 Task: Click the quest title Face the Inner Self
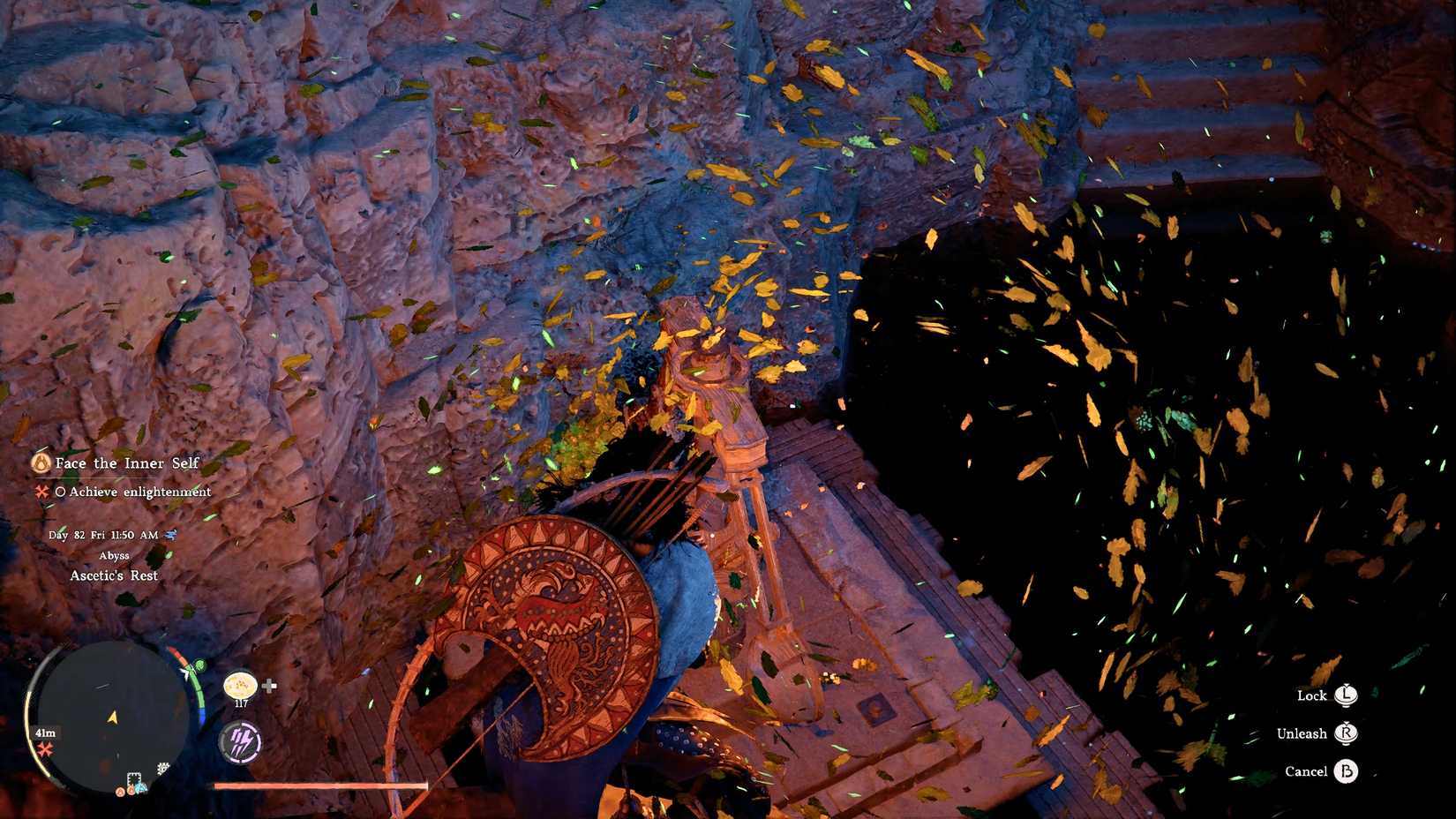click(125, 462)
